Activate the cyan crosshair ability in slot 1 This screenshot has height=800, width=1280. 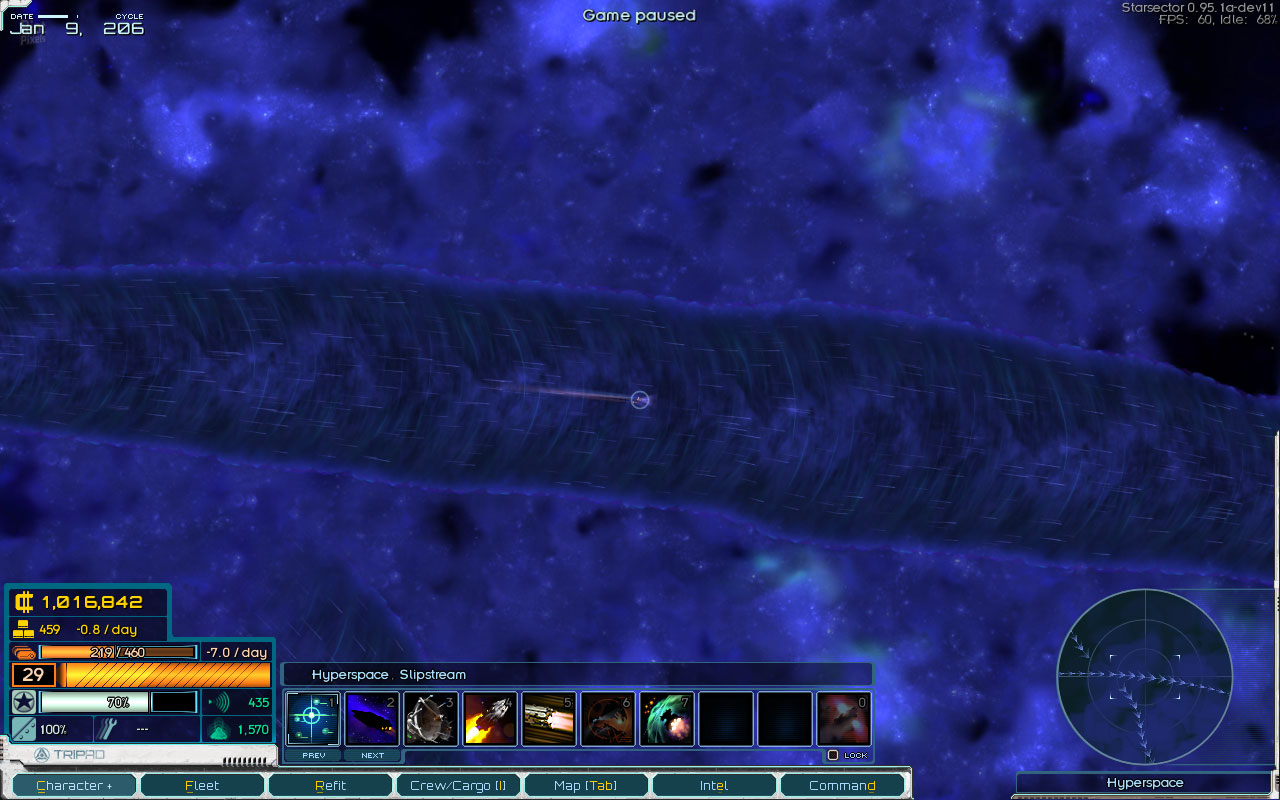[x=313, y=718]
